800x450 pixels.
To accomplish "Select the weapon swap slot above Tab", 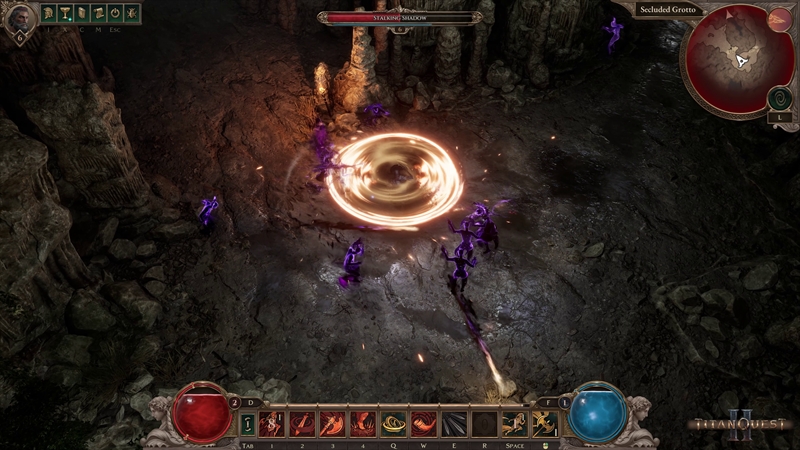I will 248,423.
